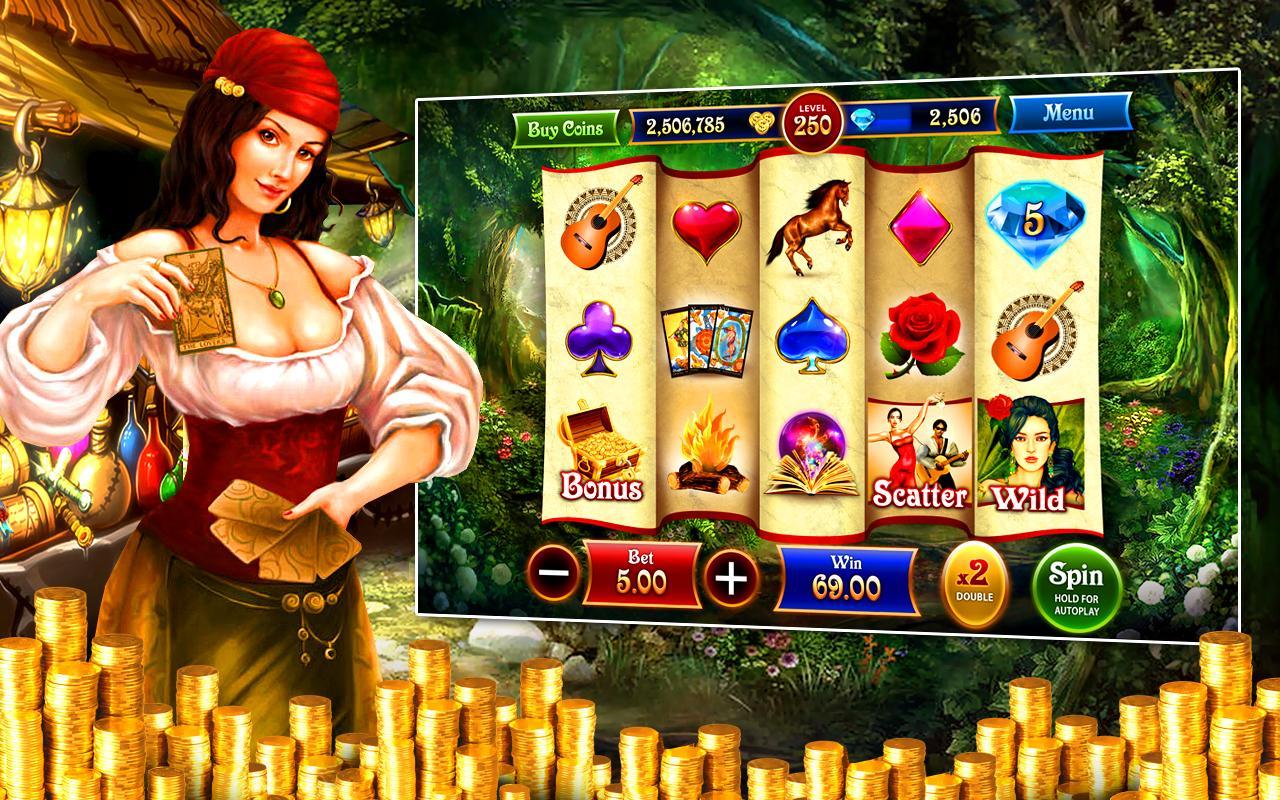Toggle the x2 Double multiplier
Viewport: 1280px width, 800px height.
(975, 577)
